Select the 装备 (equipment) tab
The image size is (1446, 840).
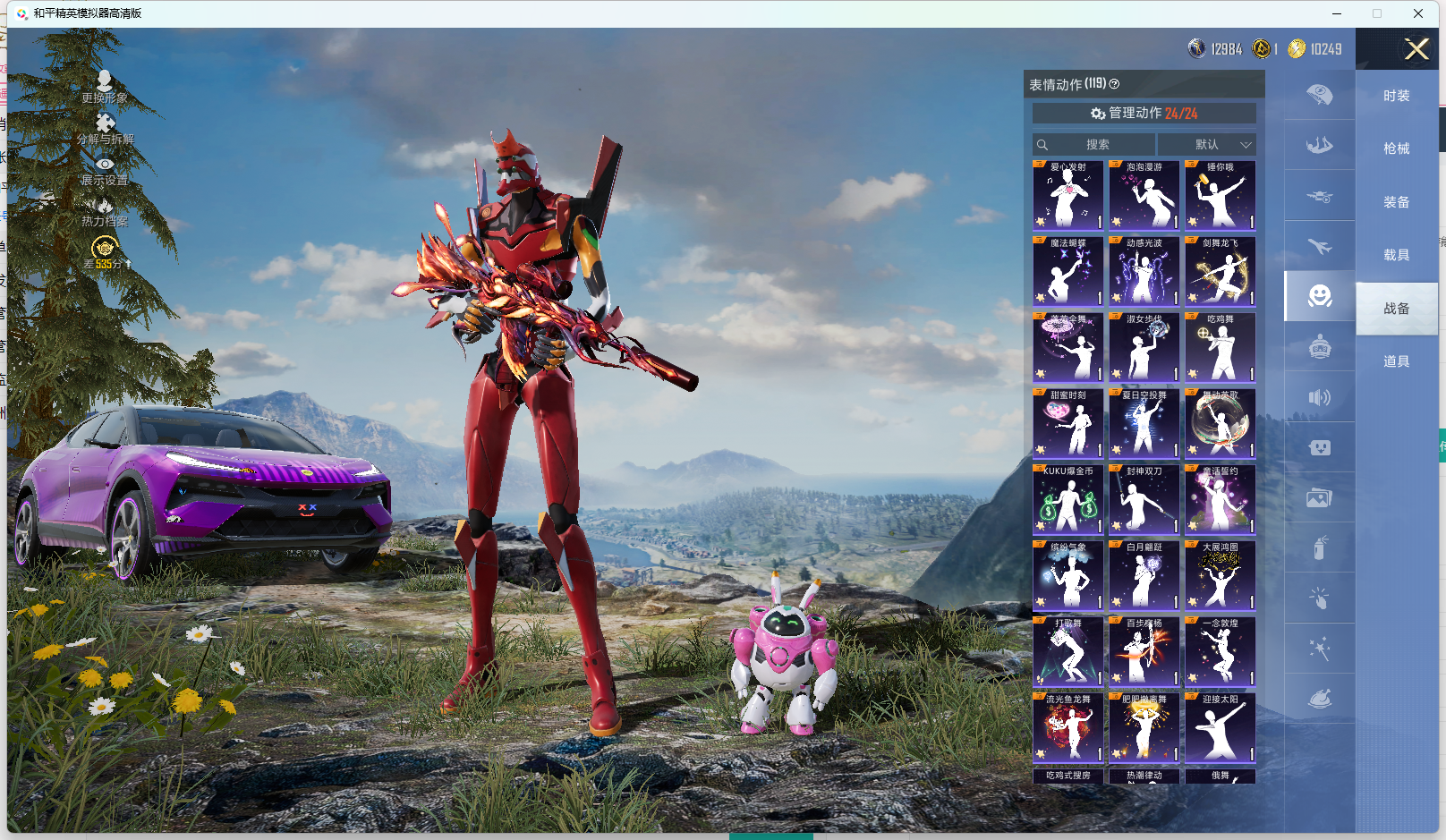coord(1396,202)
